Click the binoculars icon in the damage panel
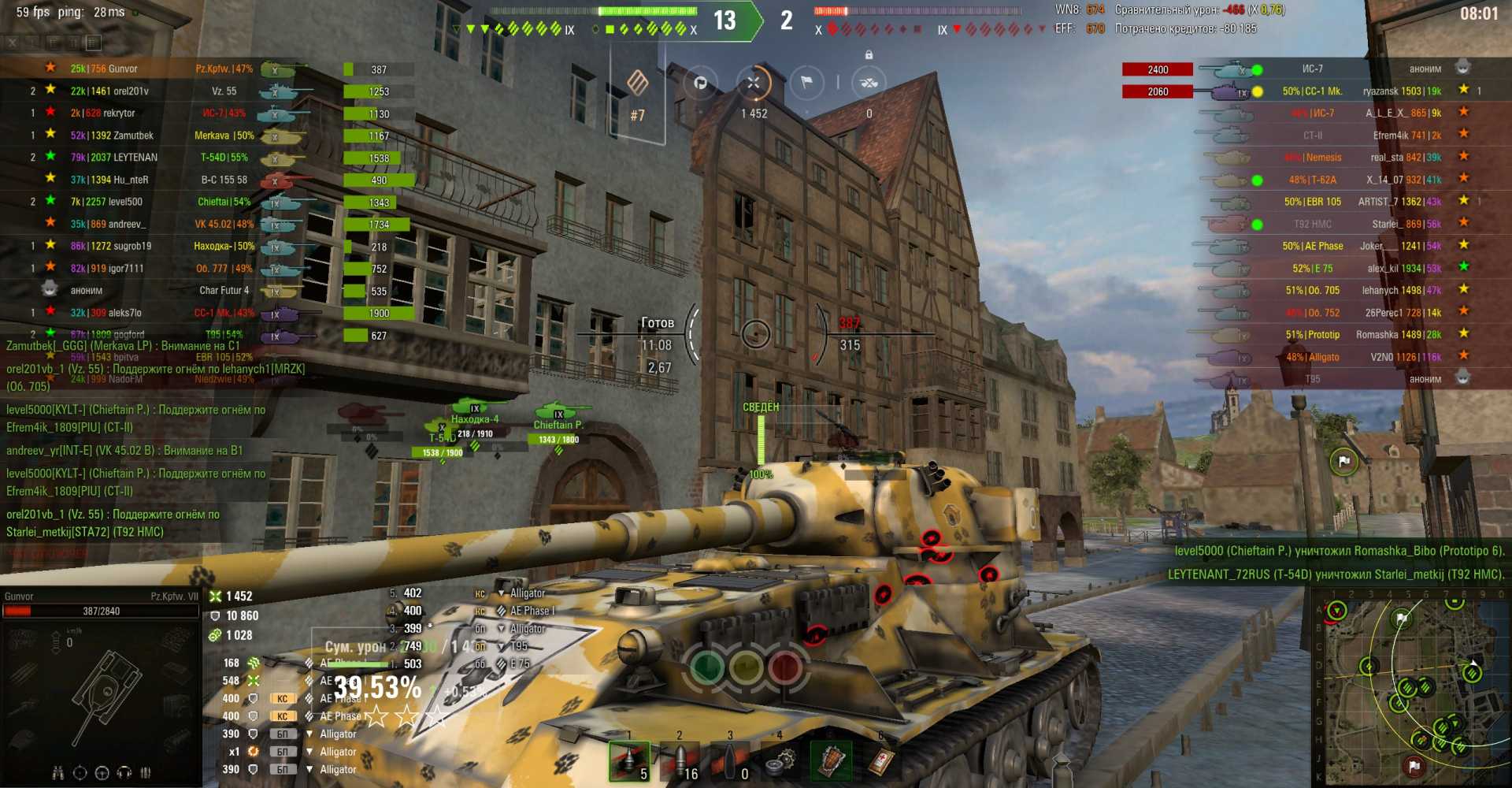This screenshot has width=1512, height=788. tap(58, 773)
